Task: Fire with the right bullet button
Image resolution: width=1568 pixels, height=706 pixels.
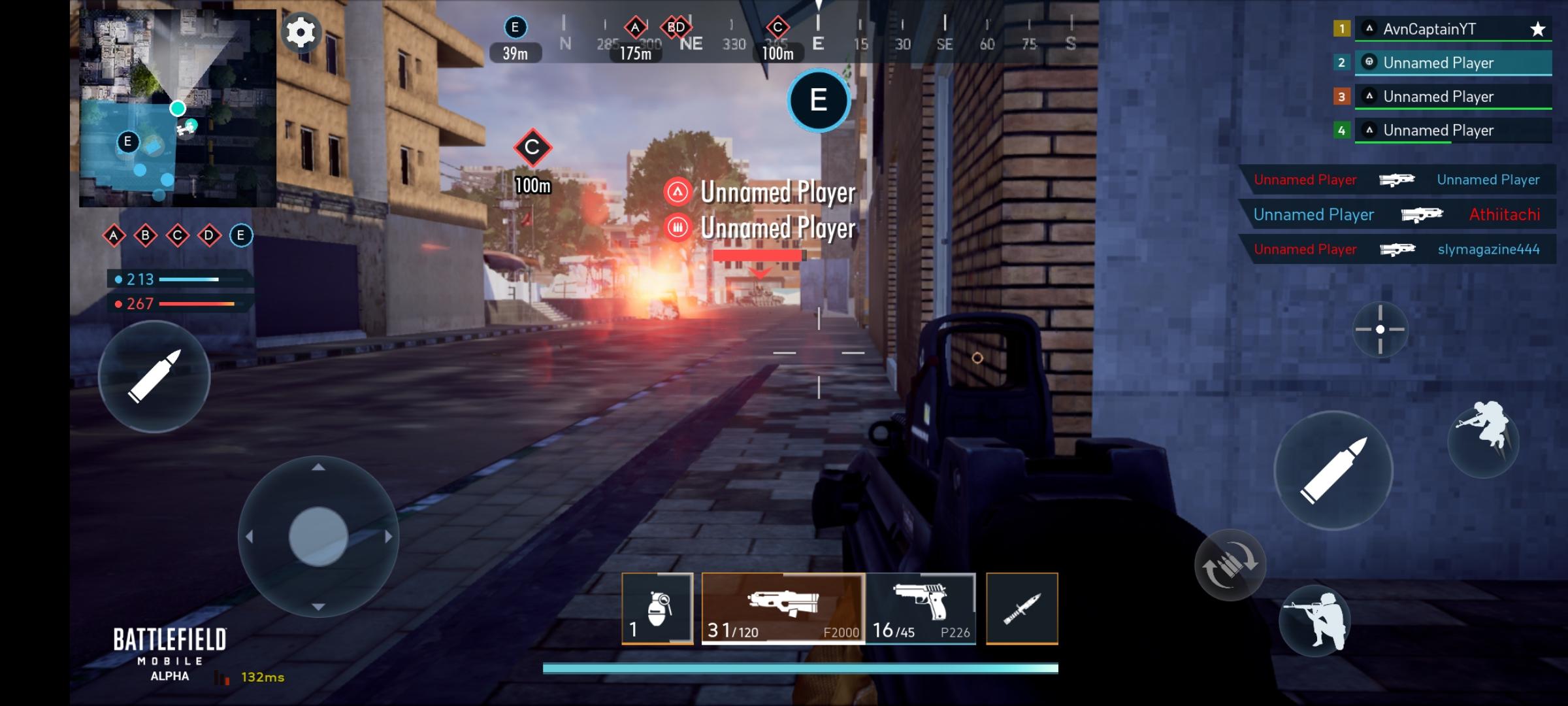Action: click(1333, 470)
